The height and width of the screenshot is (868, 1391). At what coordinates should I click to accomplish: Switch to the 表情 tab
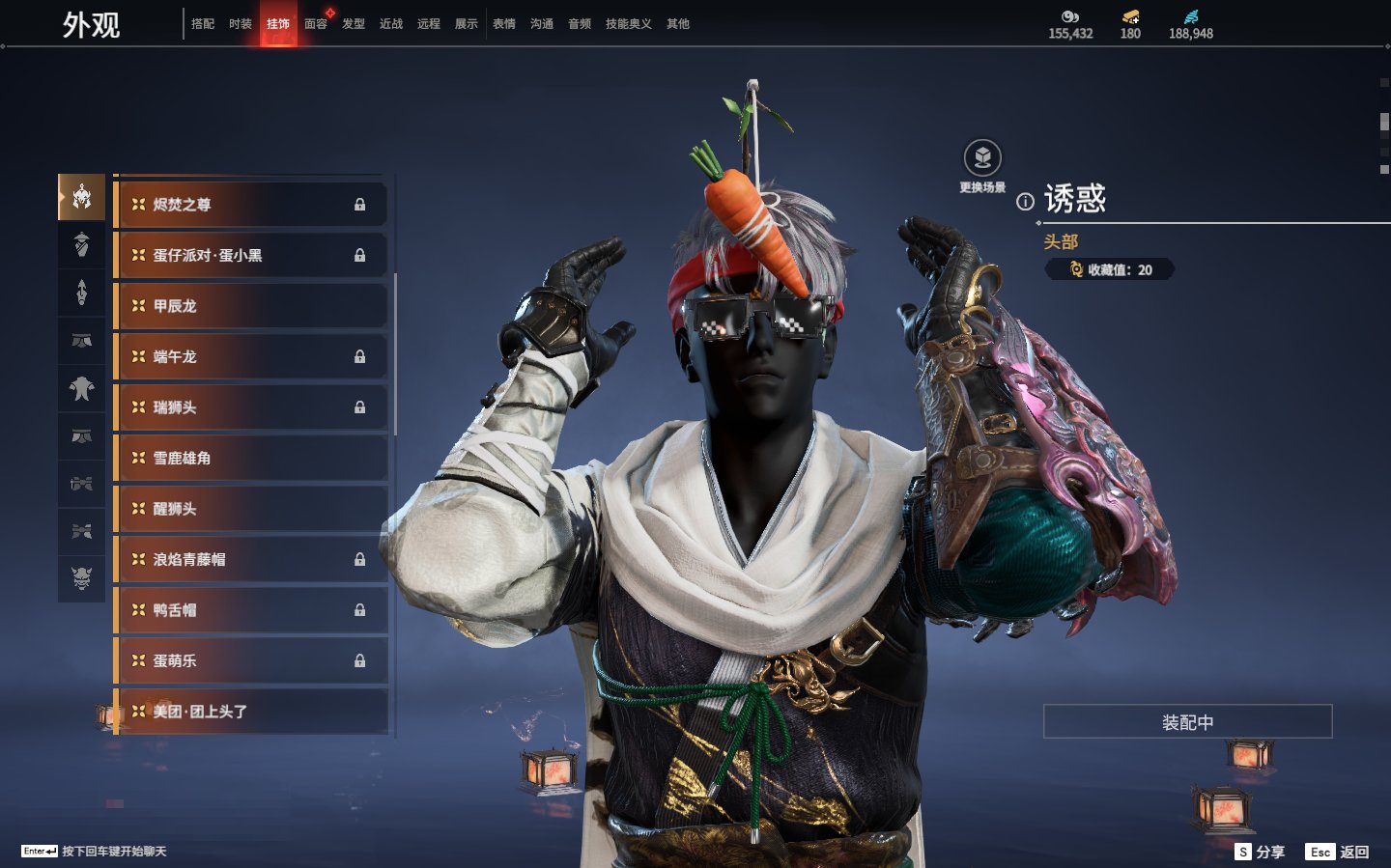tap(504, 24)
